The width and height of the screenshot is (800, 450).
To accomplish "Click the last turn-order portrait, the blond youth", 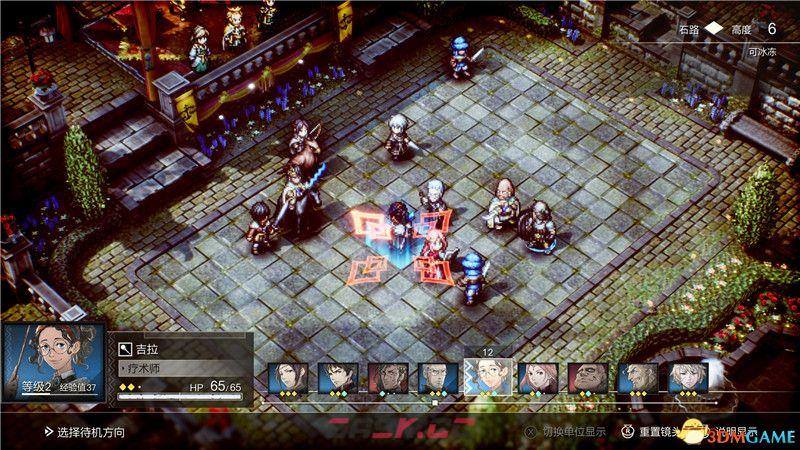I will 688,378.
